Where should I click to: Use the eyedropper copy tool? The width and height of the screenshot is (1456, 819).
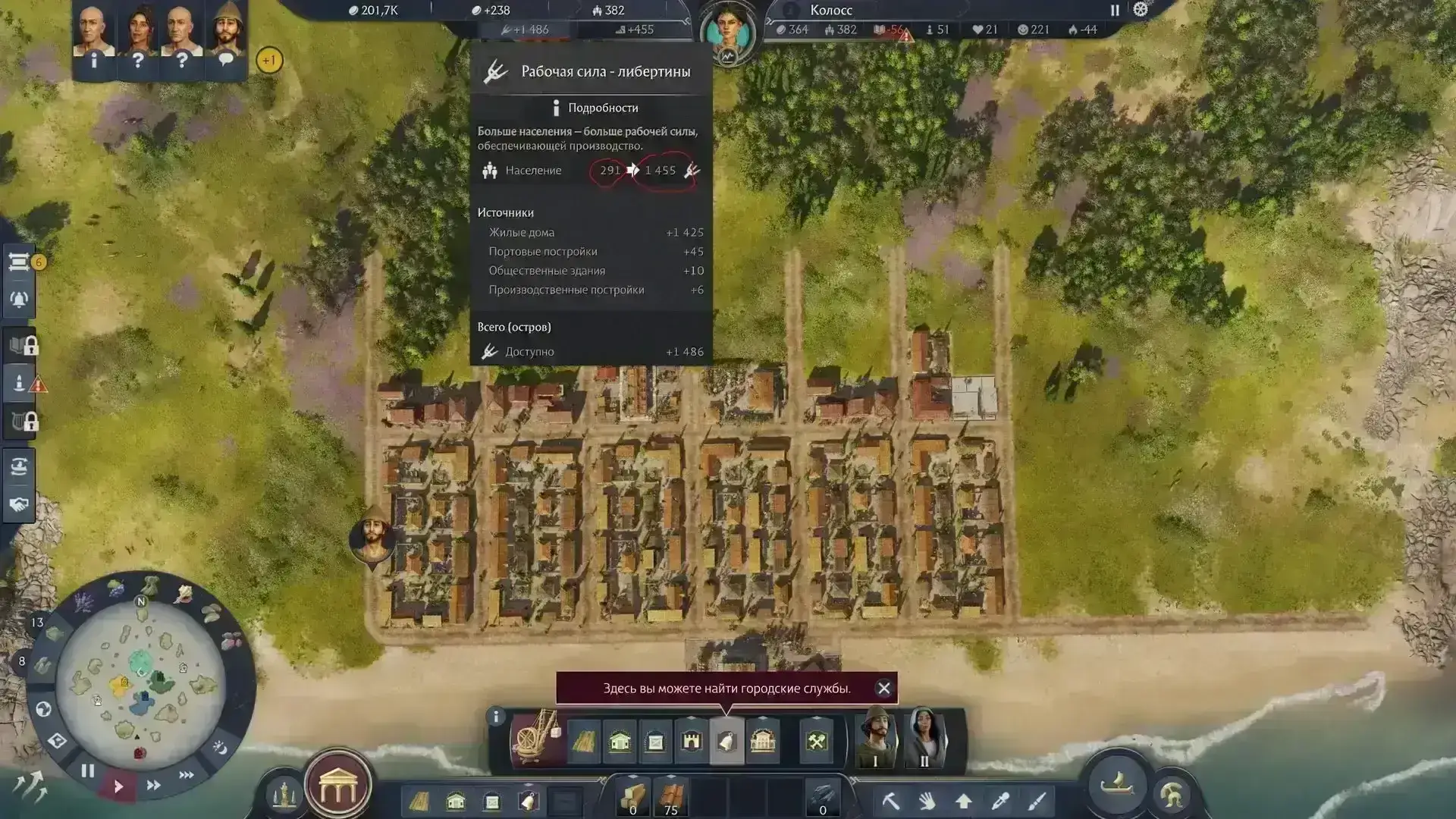999,801
